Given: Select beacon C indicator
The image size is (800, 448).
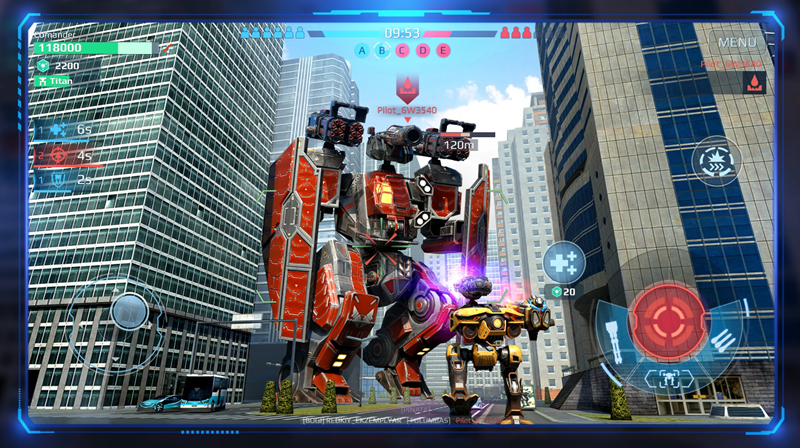Looking at the screenshot, I should point(402,50).
